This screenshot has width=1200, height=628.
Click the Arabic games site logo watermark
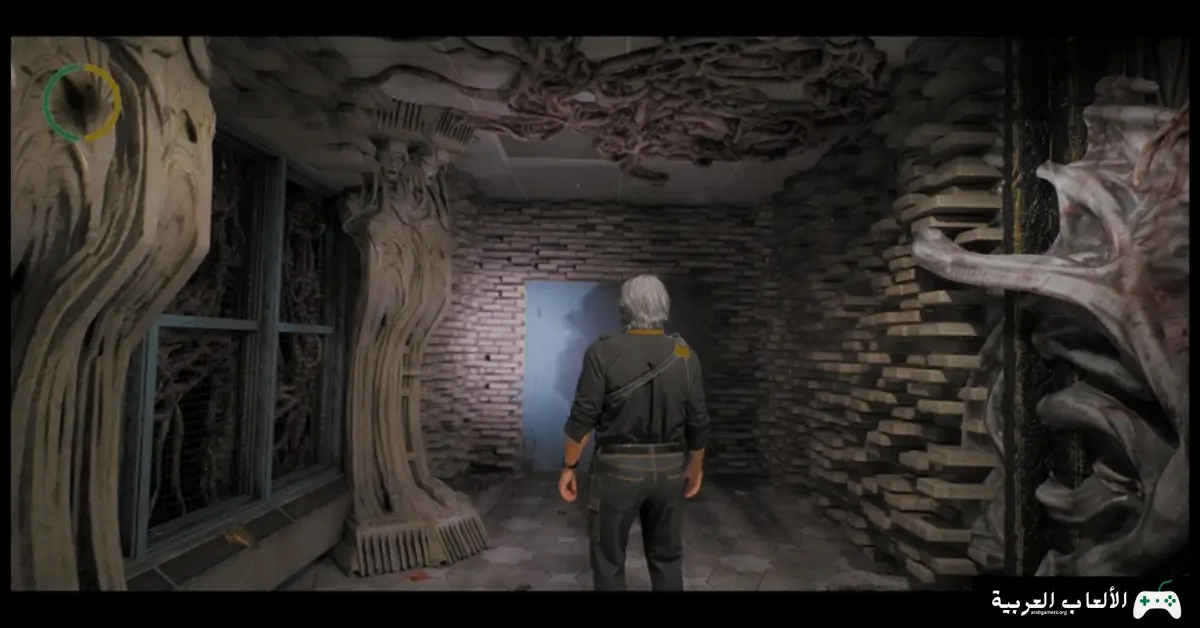coord(1085,600)
